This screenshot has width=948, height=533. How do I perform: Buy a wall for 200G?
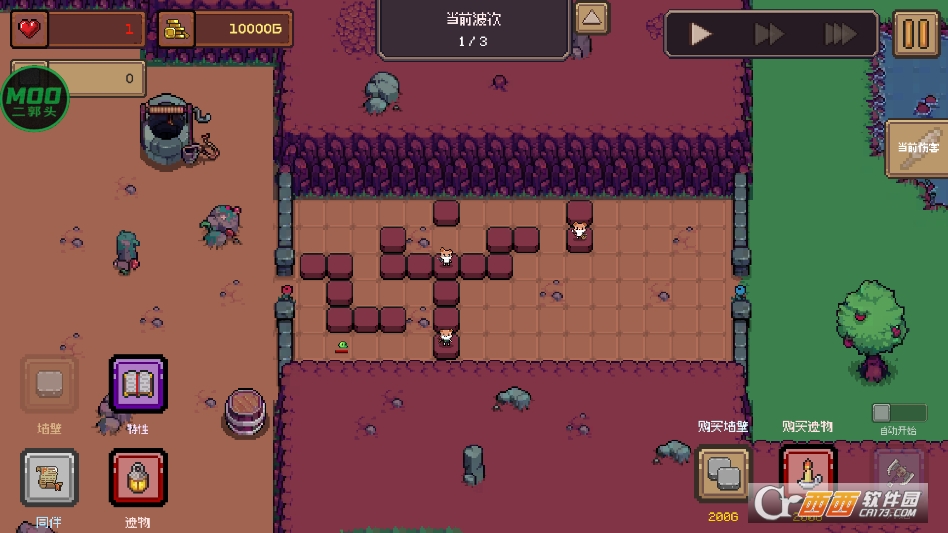click(x=723, y=473)
